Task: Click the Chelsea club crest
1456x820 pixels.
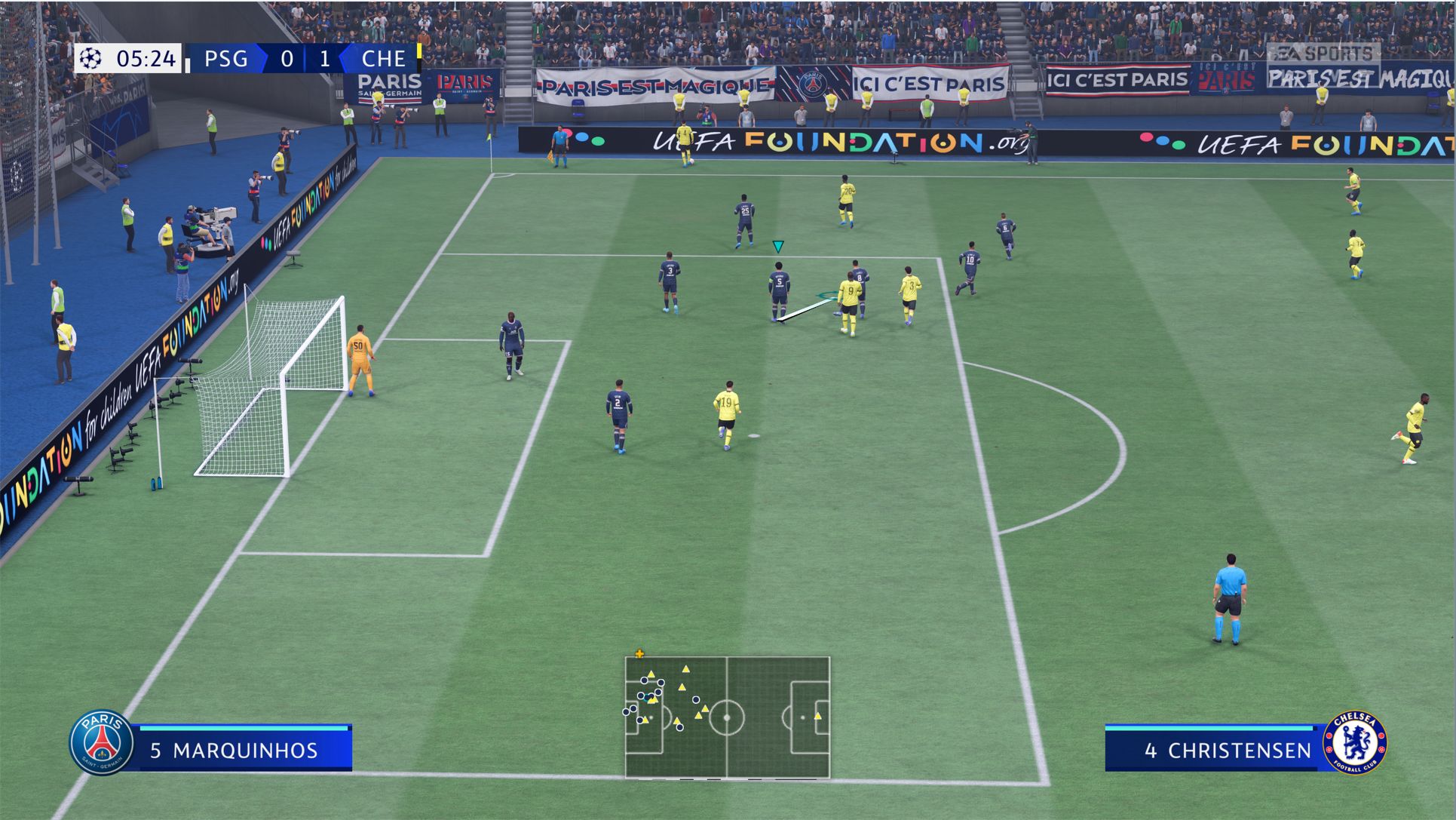Action: pyautogui.click(x=1355, y=742)
